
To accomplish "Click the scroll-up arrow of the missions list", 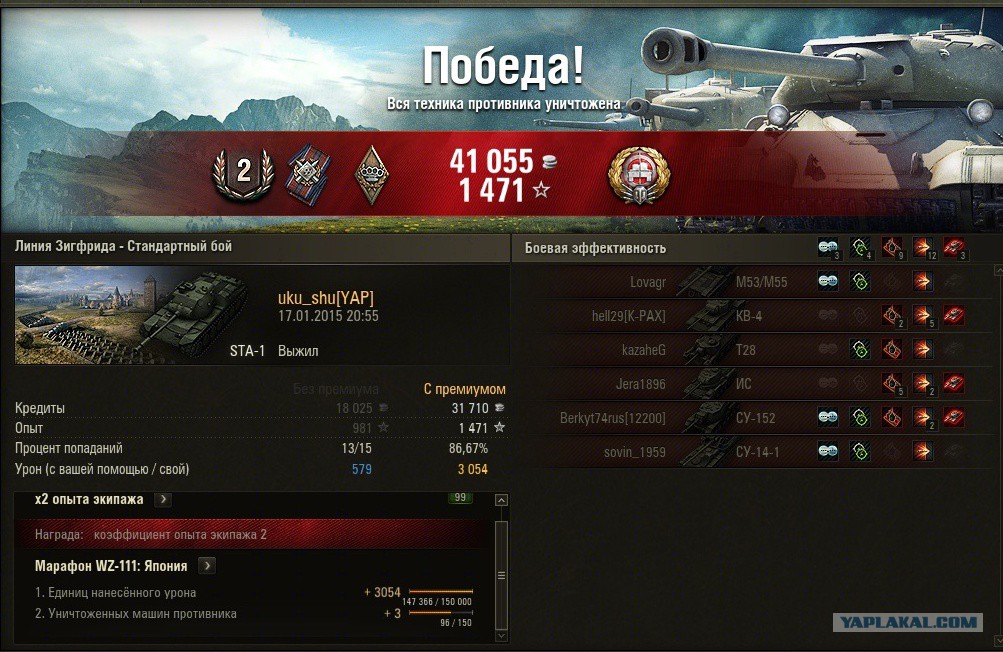I will point(502,498).
